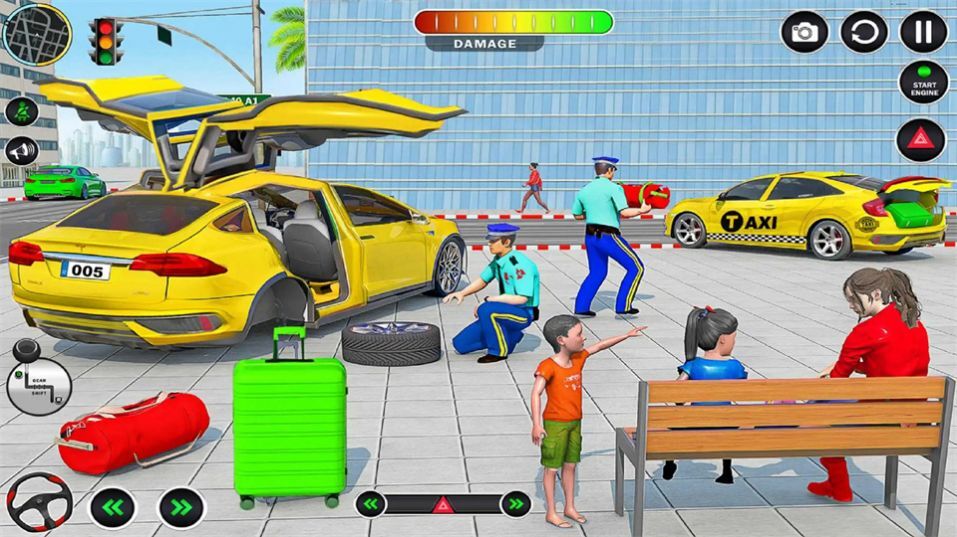Pause the game
Viewport: 957px width, 537px height.
(x=923, y=32)
